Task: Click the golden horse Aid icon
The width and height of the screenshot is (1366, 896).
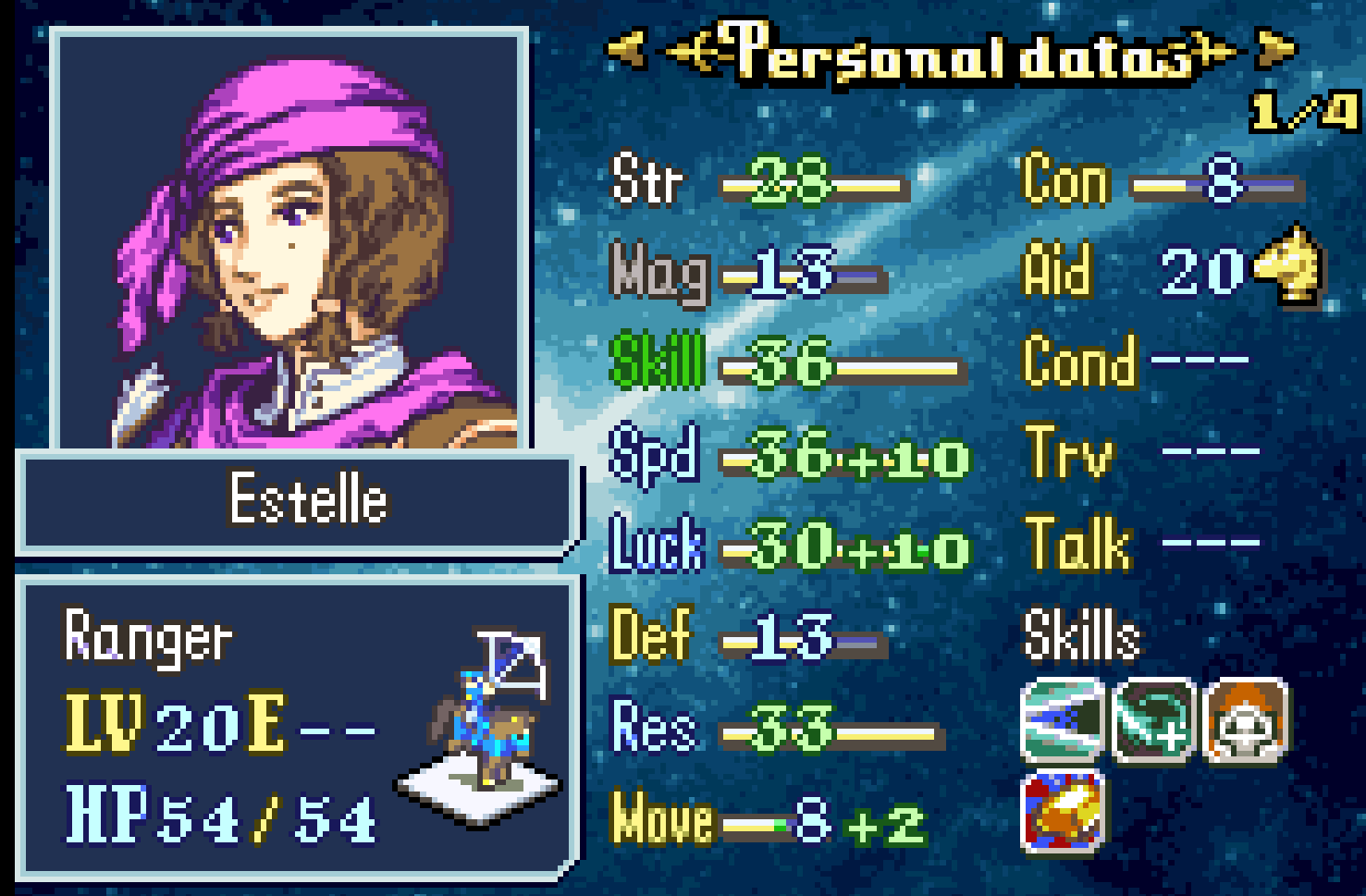Action: 1288,267
